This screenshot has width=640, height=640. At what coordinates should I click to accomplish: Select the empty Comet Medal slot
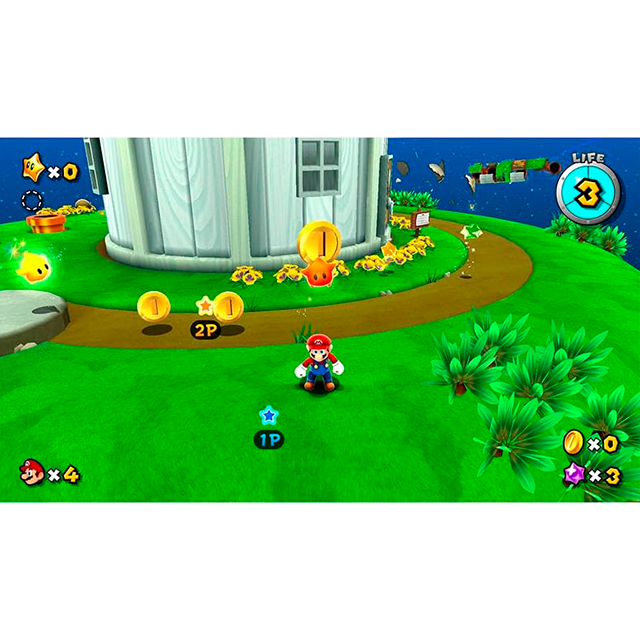(x=33, y=199)
